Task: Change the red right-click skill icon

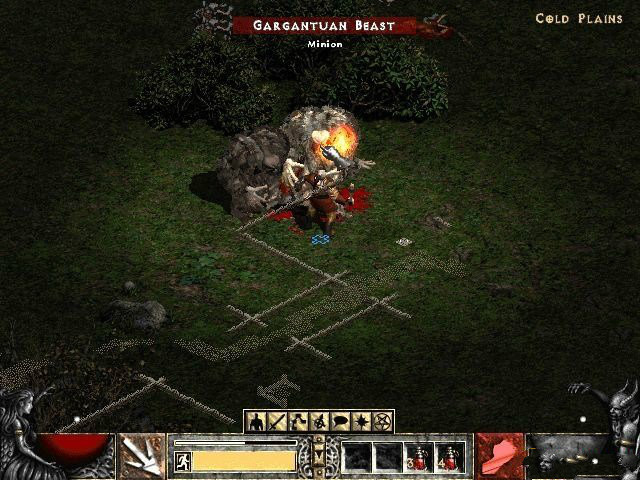Action: 498,456
